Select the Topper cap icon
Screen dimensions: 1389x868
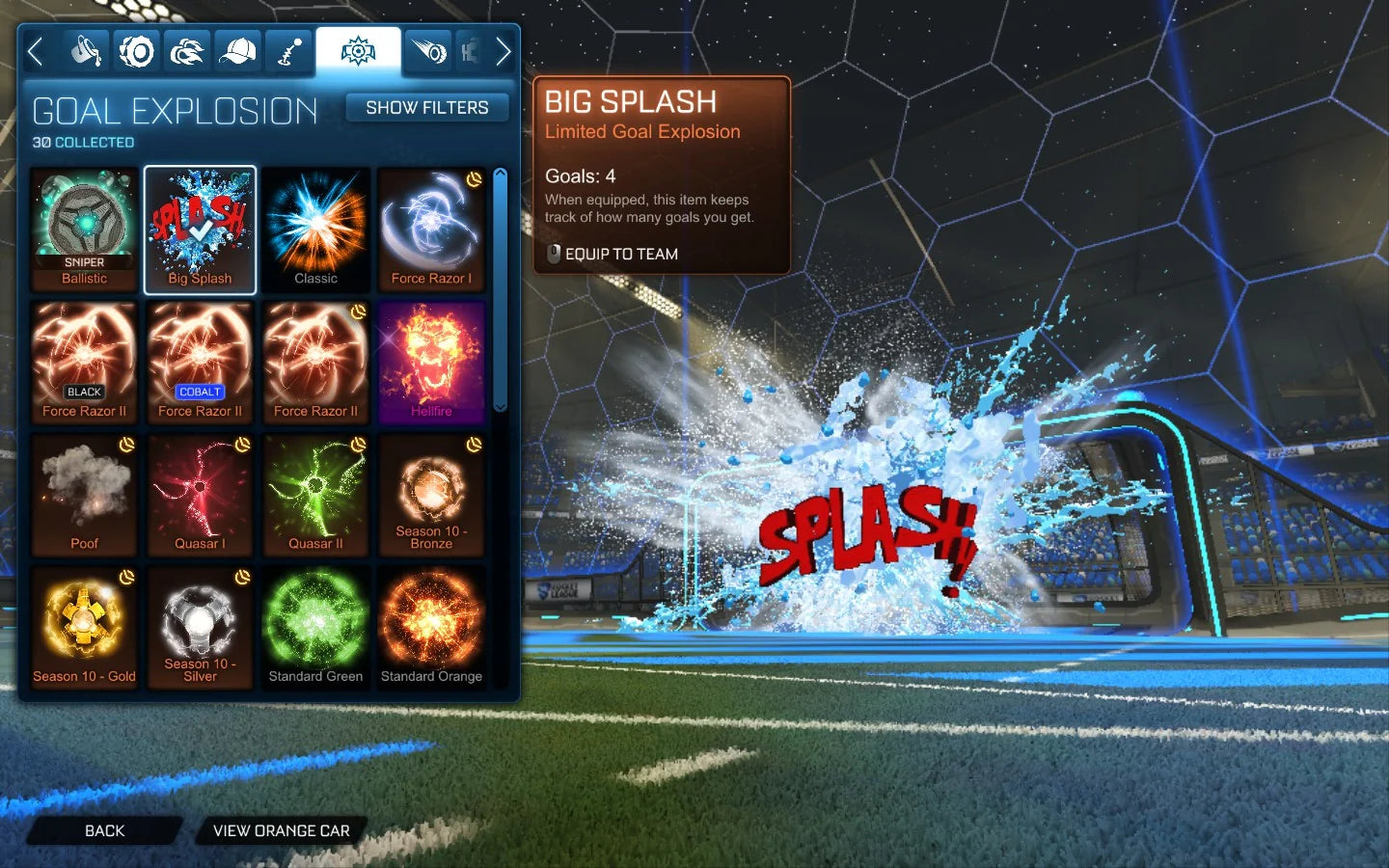point(236,50)
